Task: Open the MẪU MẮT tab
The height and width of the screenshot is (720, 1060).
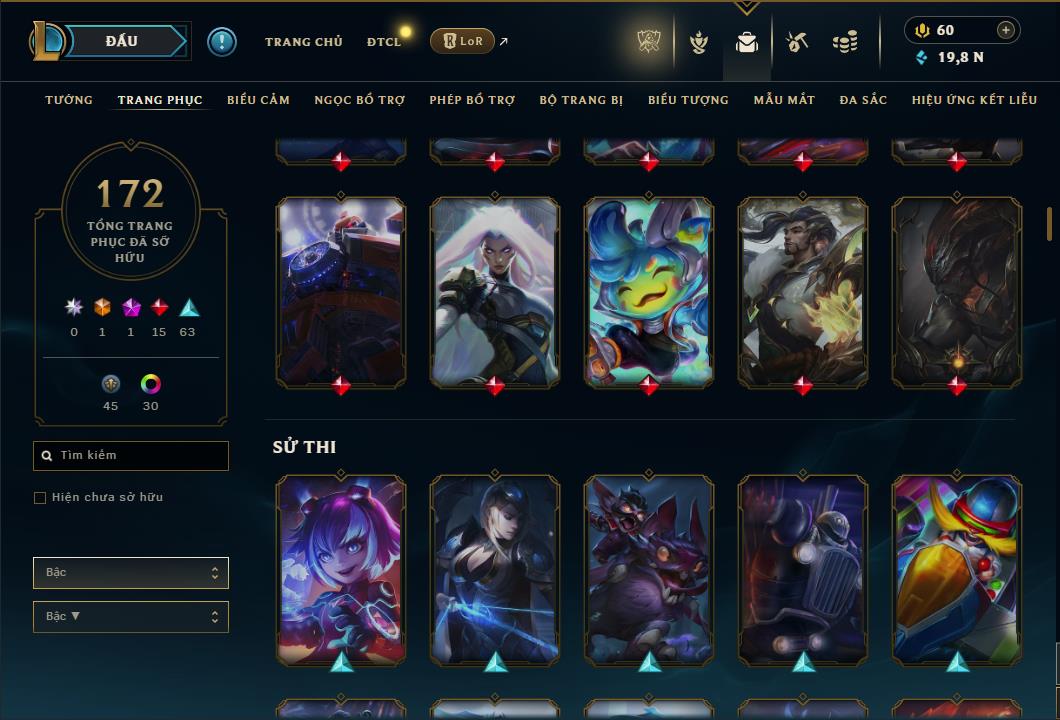Action: (784, 100)
